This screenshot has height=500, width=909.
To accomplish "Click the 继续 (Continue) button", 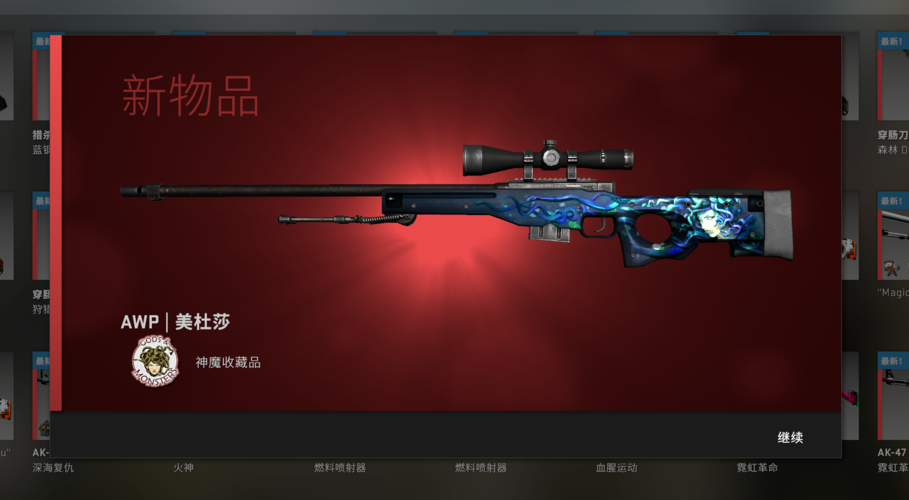I will click(x=790, y=438).
